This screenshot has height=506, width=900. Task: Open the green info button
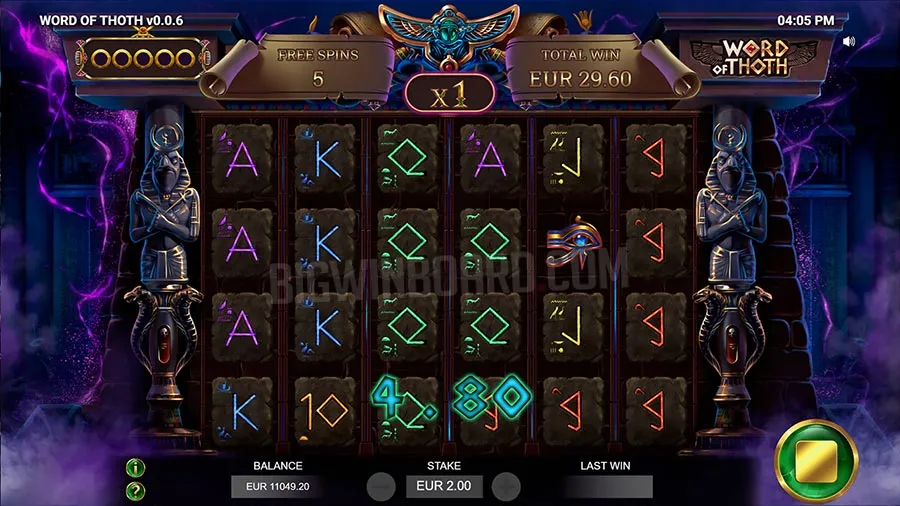[136, 467]
